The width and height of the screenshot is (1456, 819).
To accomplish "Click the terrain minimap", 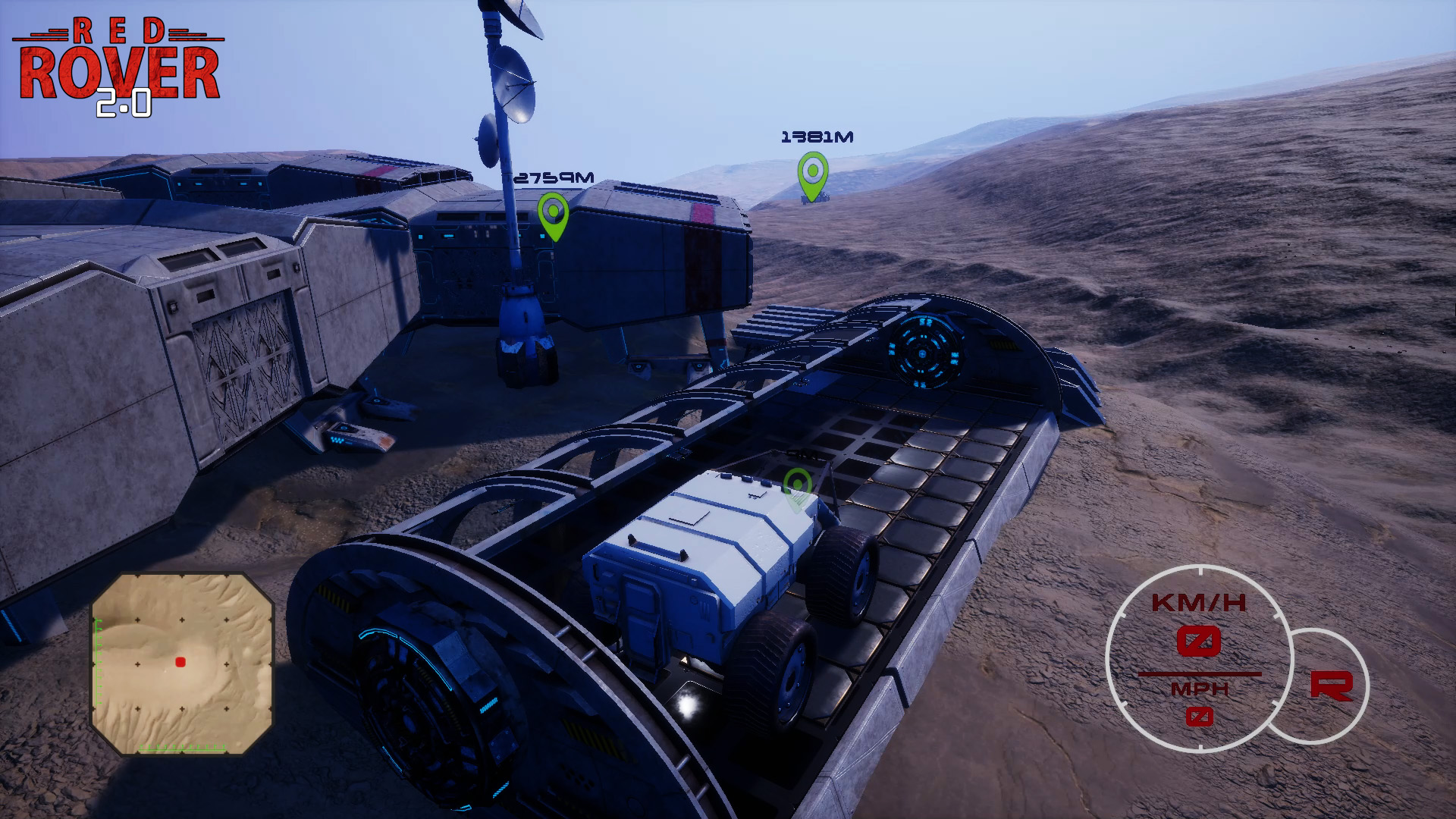I will pos(182,664).
